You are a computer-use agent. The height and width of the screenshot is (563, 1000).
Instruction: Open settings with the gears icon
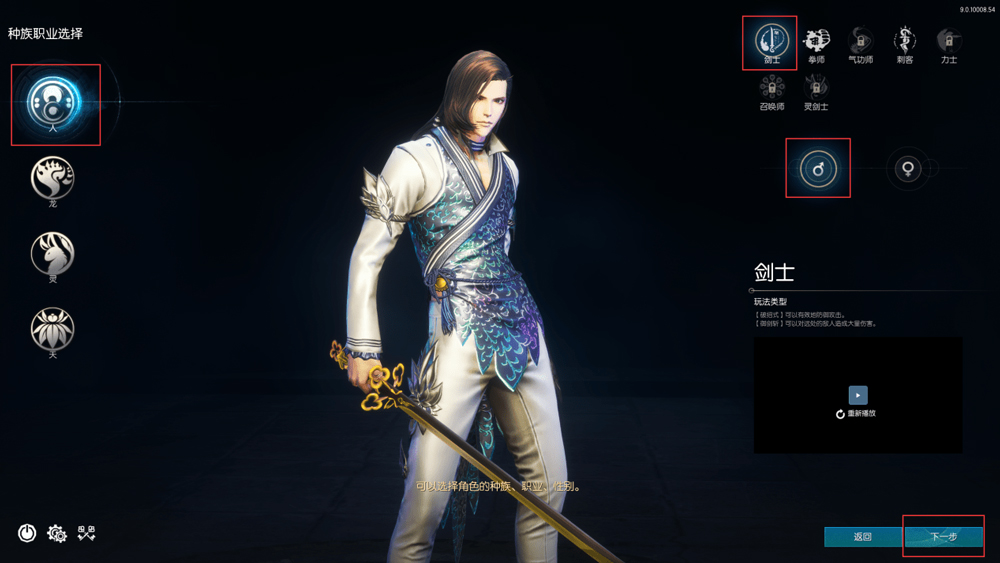click(57, 534)
